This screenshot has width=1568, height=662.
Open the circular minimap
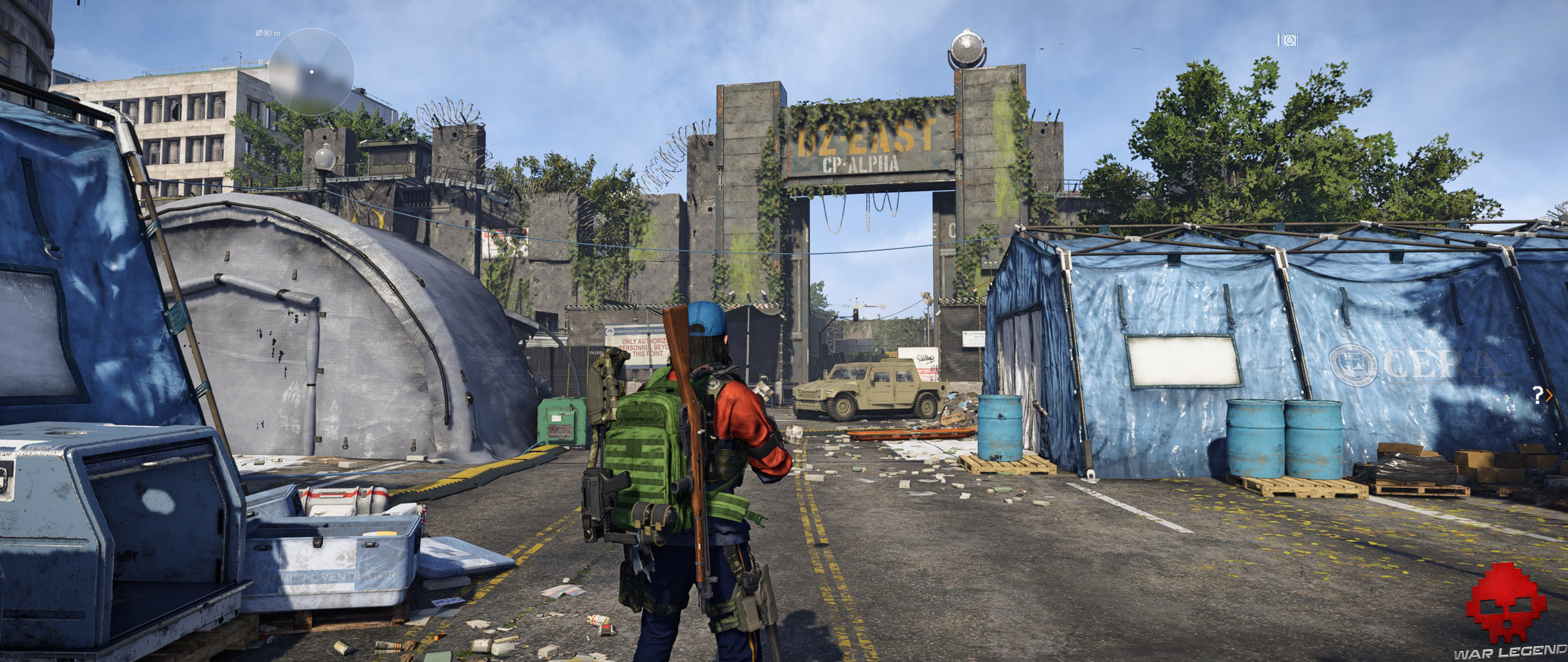coord(311,72)
